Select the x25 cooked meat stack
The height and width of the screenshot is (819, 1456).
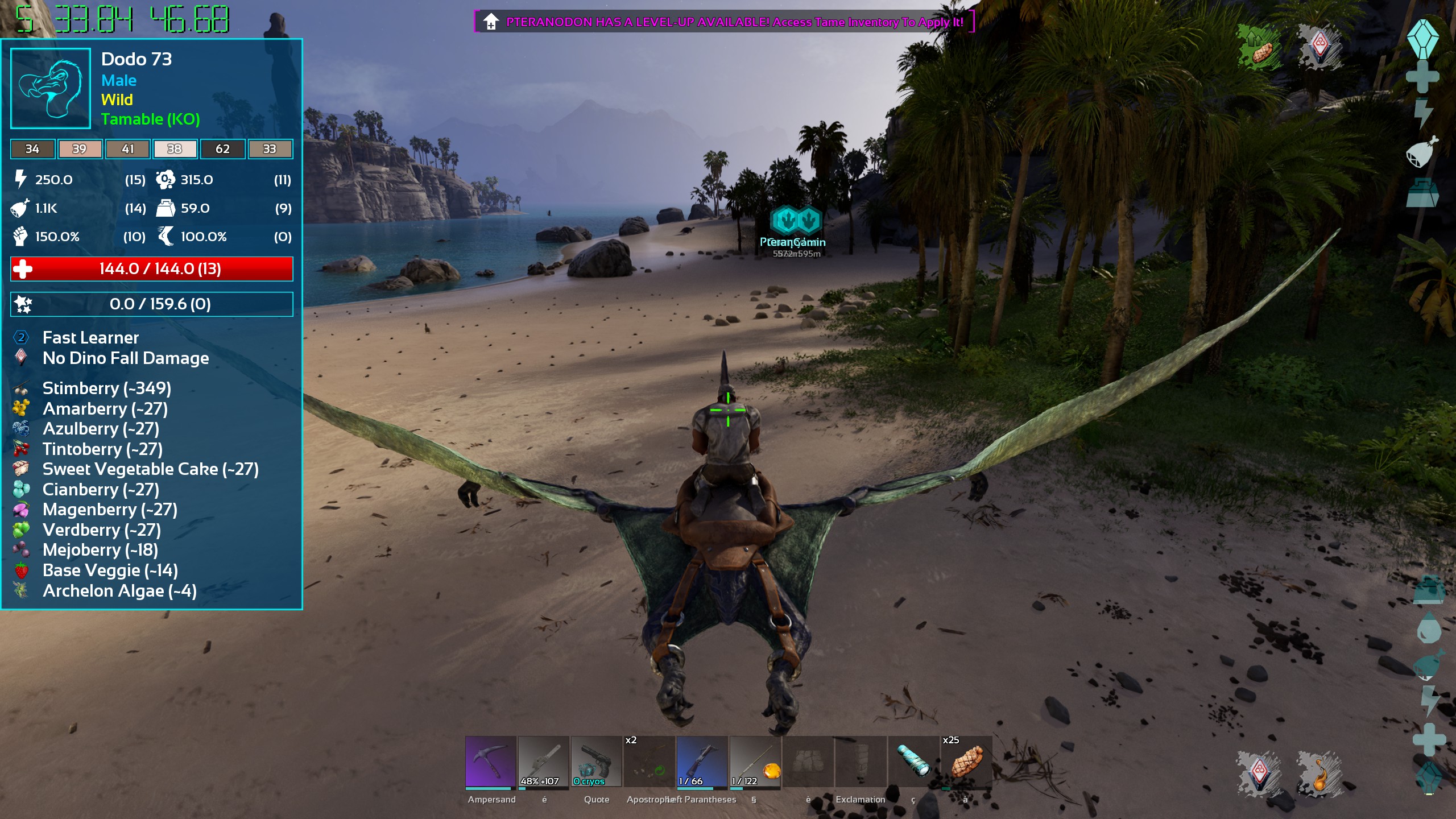click(x=966, y=762)
